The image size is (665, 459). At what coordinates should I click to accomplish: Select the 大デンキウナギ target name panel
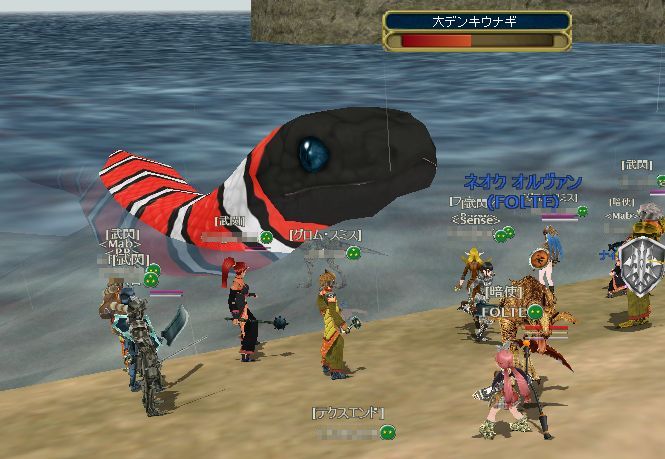477,20
